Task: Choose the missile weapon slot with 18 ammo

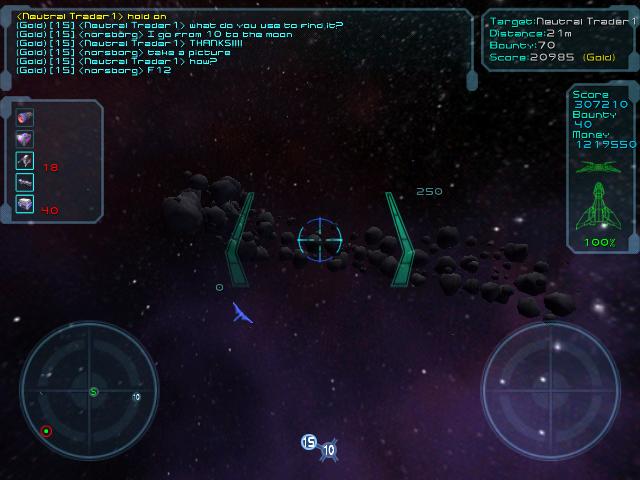Action: 25,160
